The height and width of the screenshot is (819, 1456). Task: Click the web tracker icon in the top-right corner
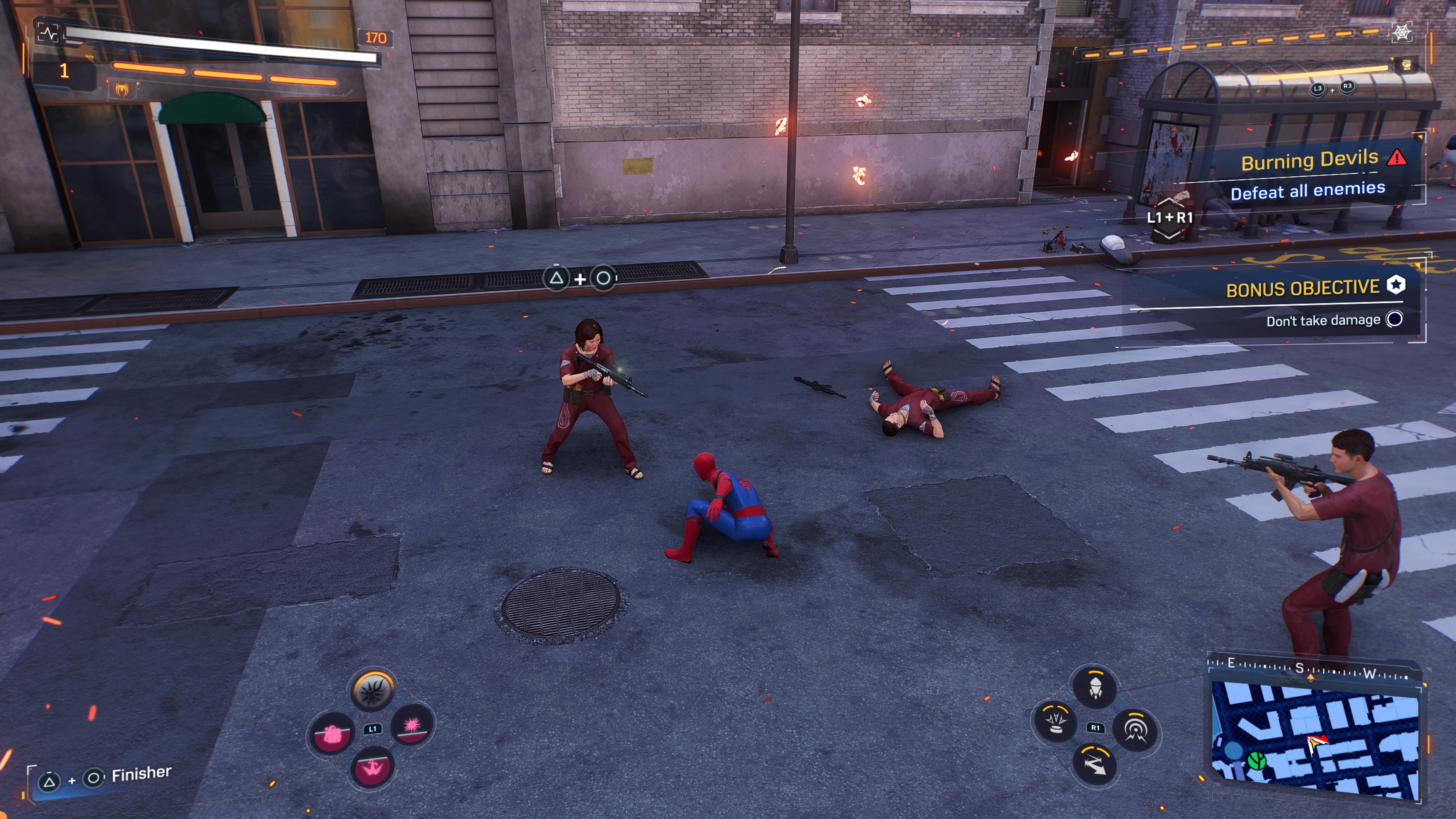click(x=1403, y=32)
